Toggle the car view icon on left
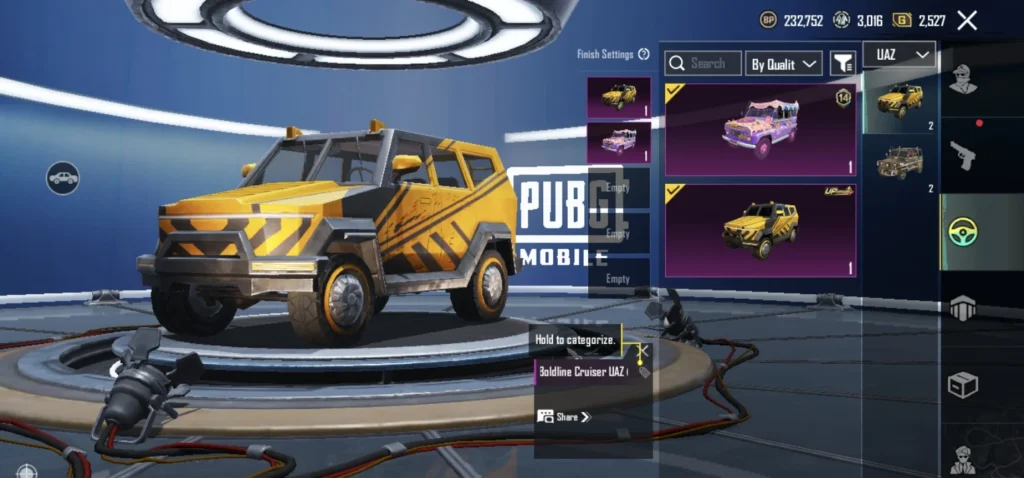 pyautogui.click(x=63, y=178)
